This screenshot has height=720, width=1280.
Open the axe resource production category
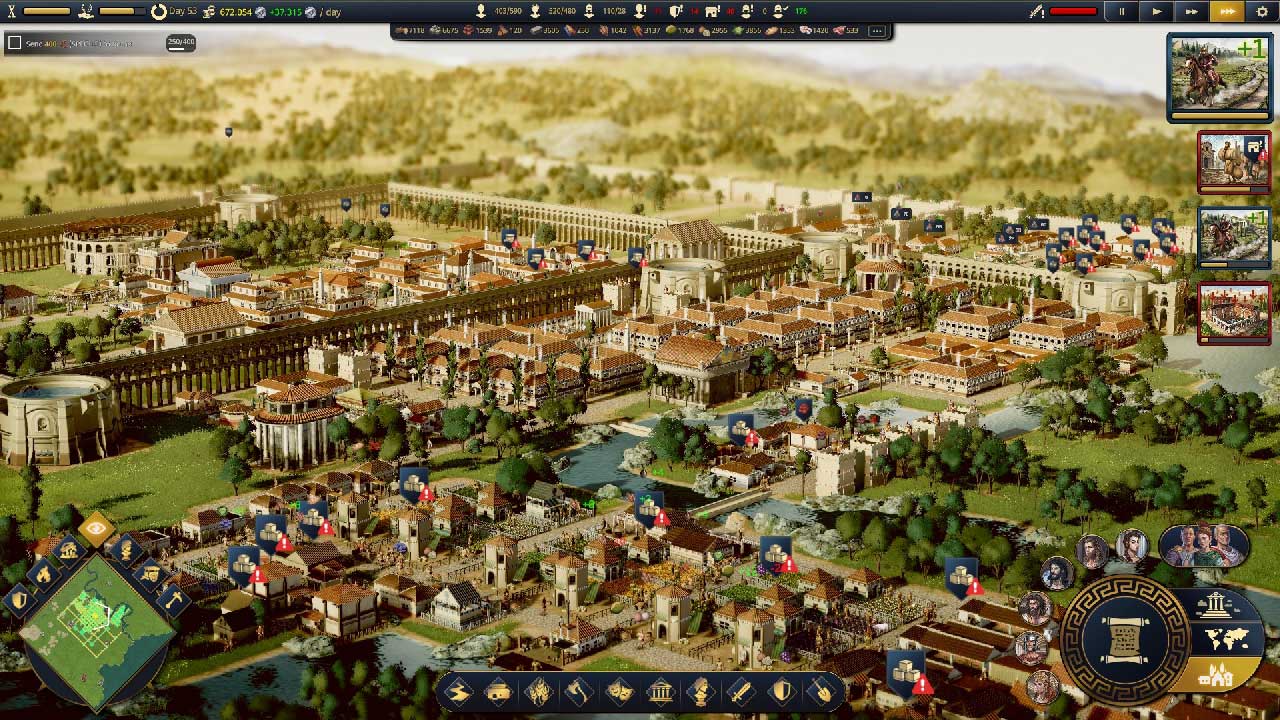pyautogui.click(x=580, y=691)
